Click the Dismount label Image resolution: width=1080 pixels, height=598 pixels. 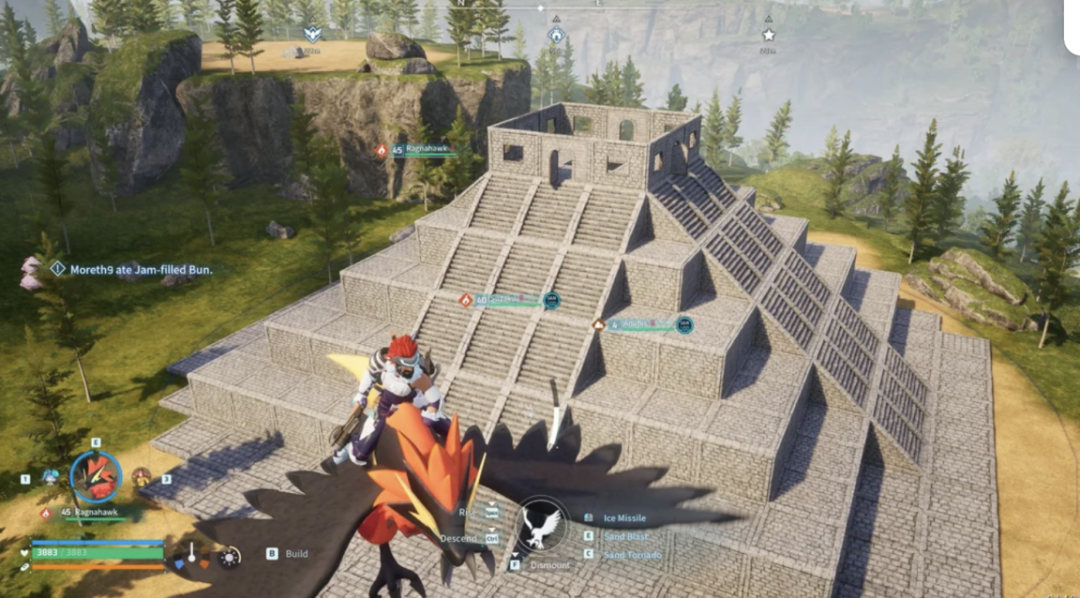(548, 565)
